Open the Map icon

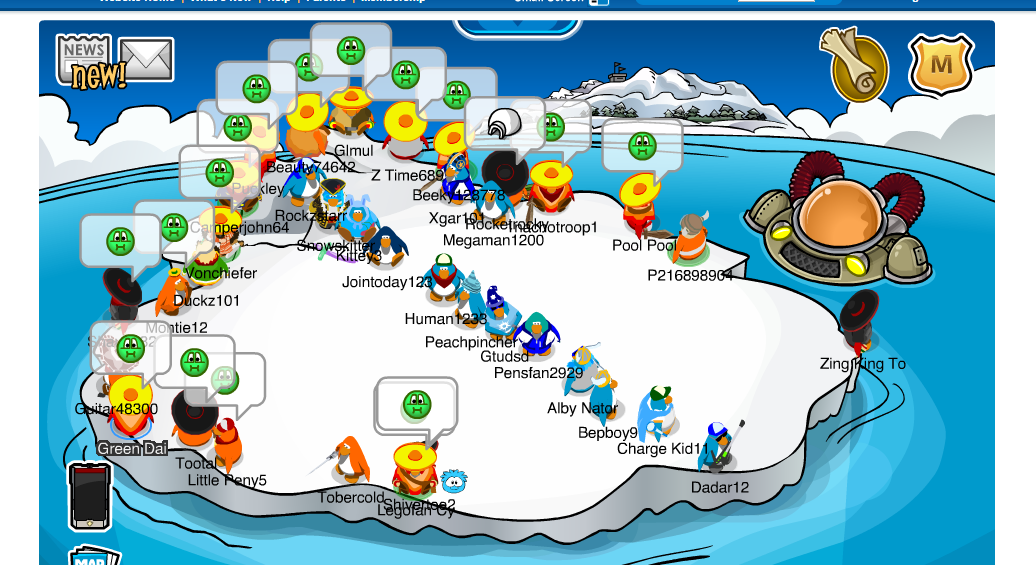click(93, 555)
